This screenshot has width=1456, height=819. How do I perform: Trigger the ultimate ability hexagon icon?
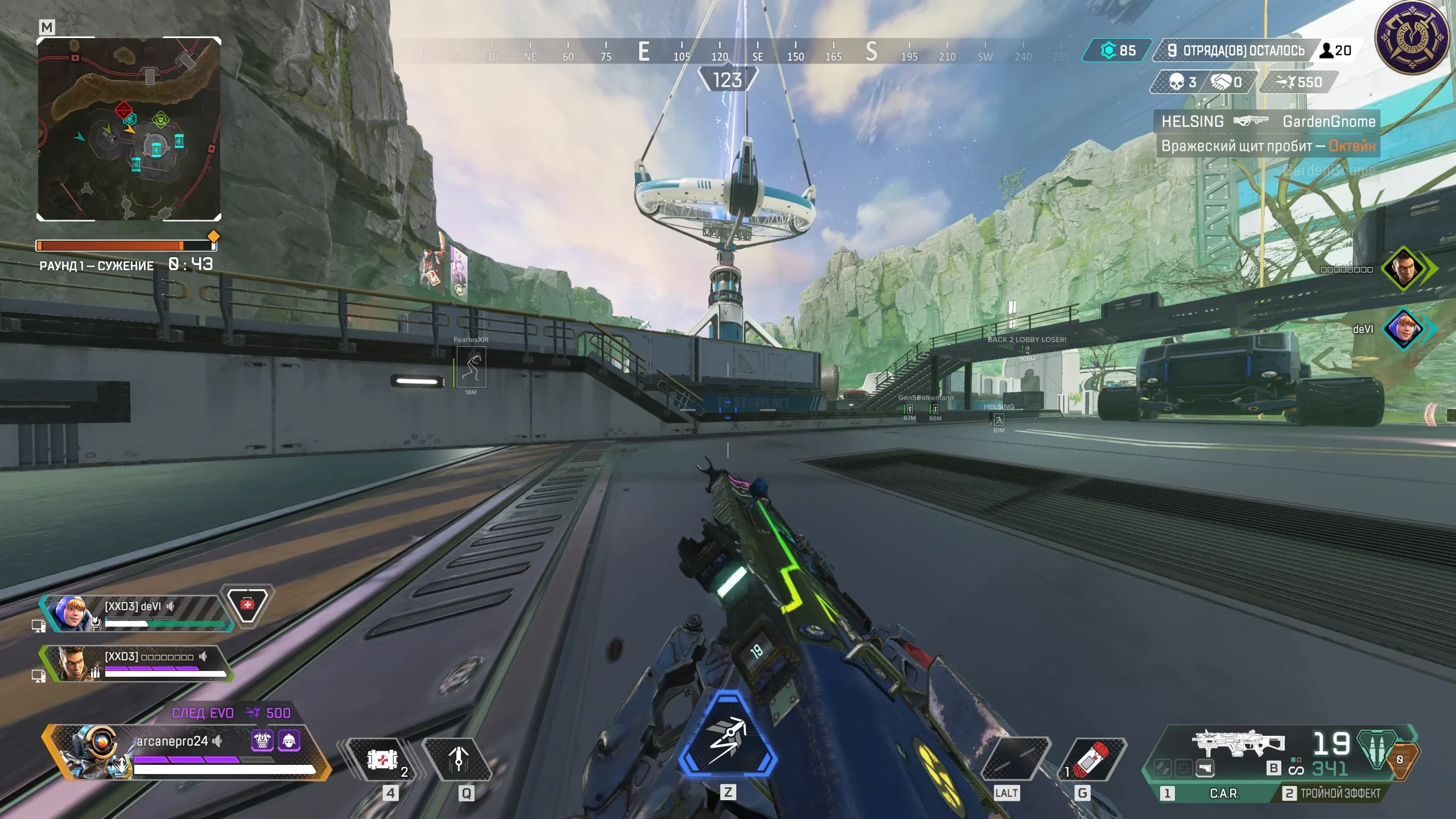[x=728, y=735]
